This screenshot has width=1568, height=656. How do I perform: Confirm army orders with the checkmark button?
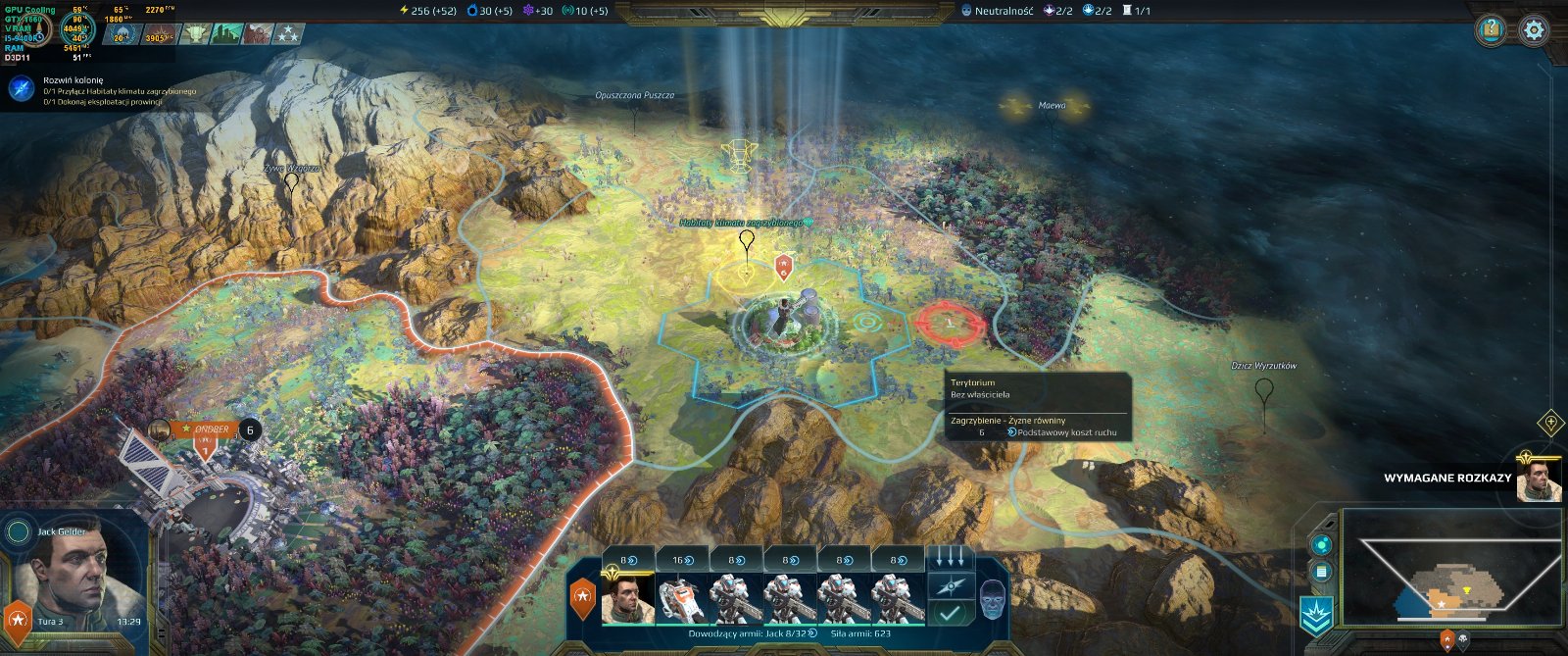point(950,613)
